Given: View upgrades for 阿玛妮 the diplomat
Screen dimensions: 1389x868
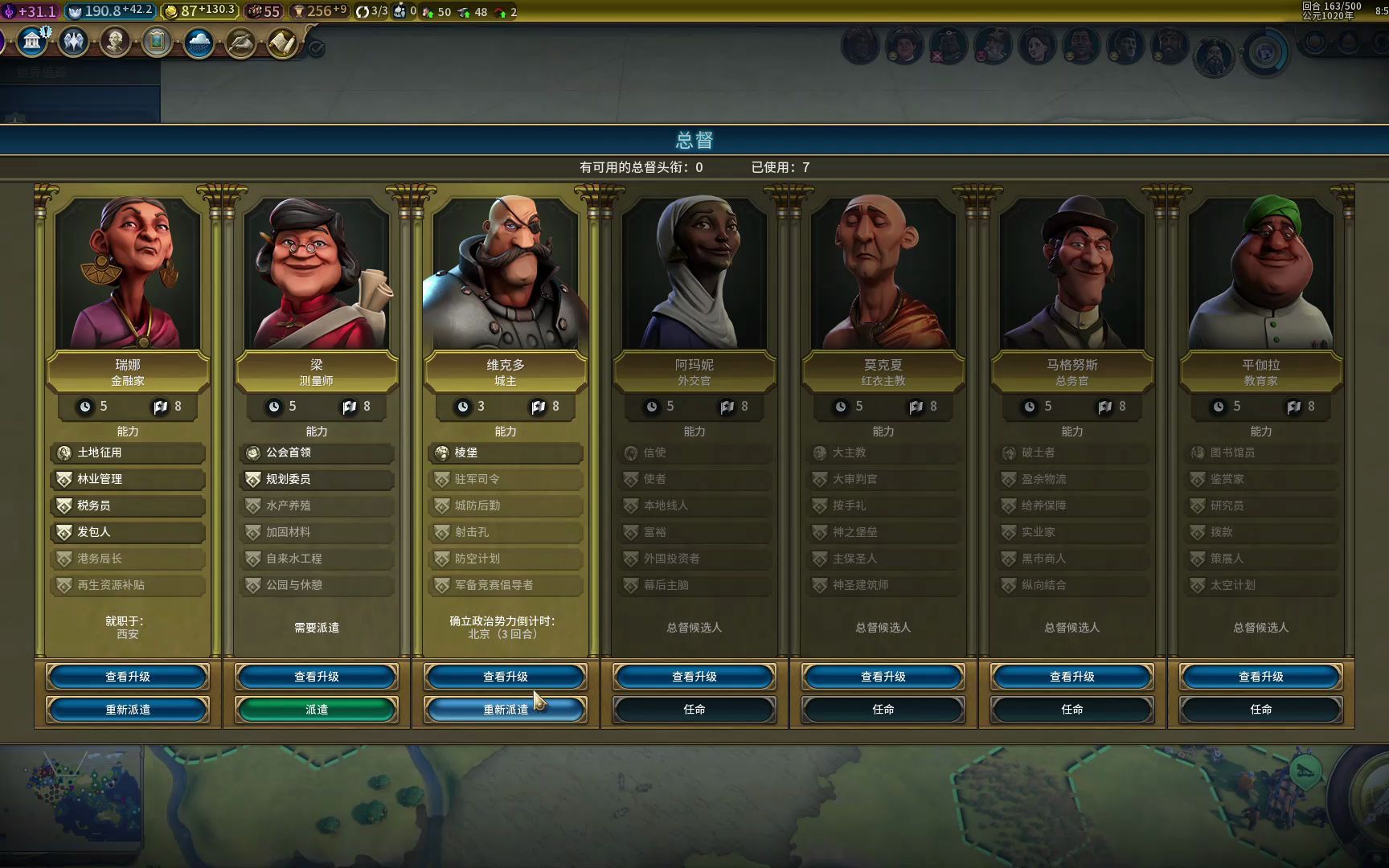Looking at the screenshot, I should pyautogui.click(x=694, y=677).
